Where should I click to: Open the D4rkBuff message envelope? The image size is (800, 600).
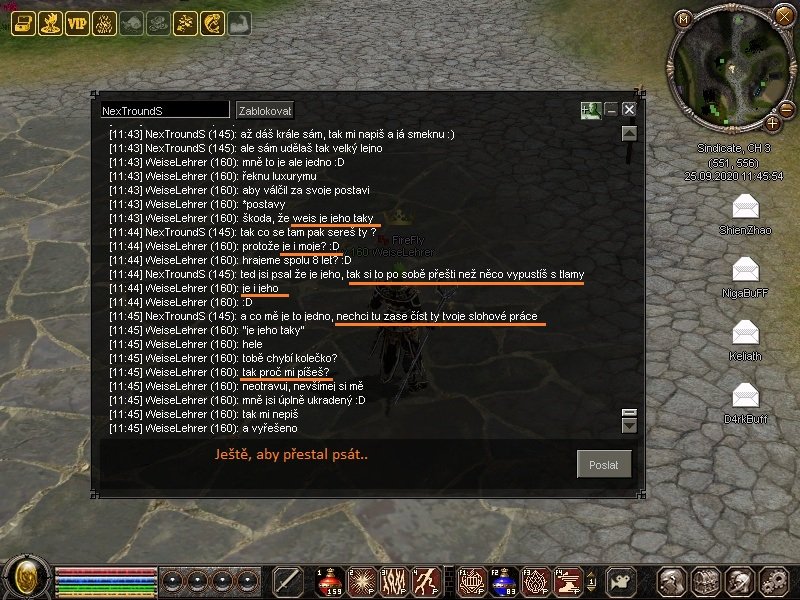[746, 396]
